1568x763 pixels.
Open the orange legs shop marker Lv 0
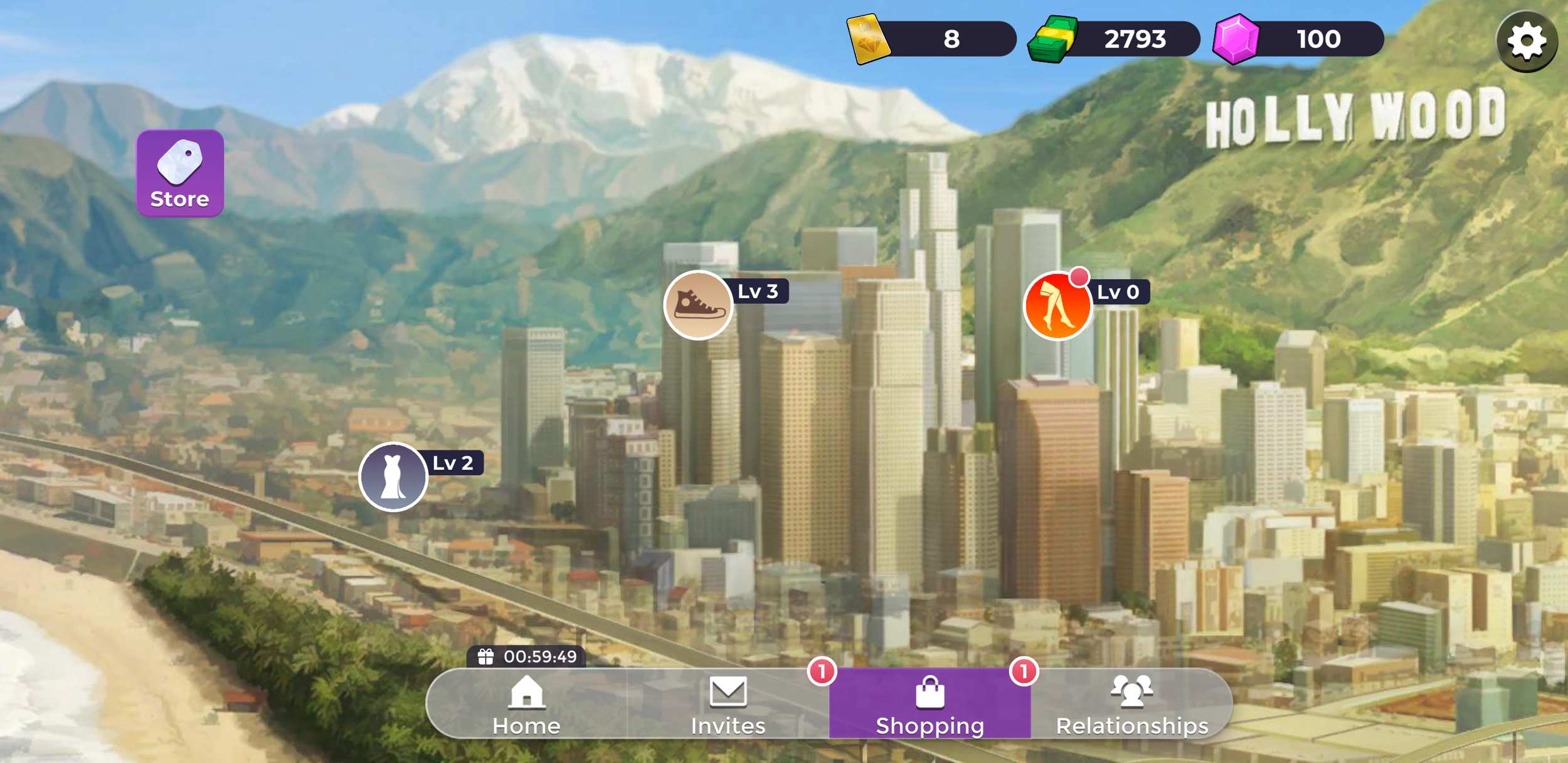(x=1057, y=306)
